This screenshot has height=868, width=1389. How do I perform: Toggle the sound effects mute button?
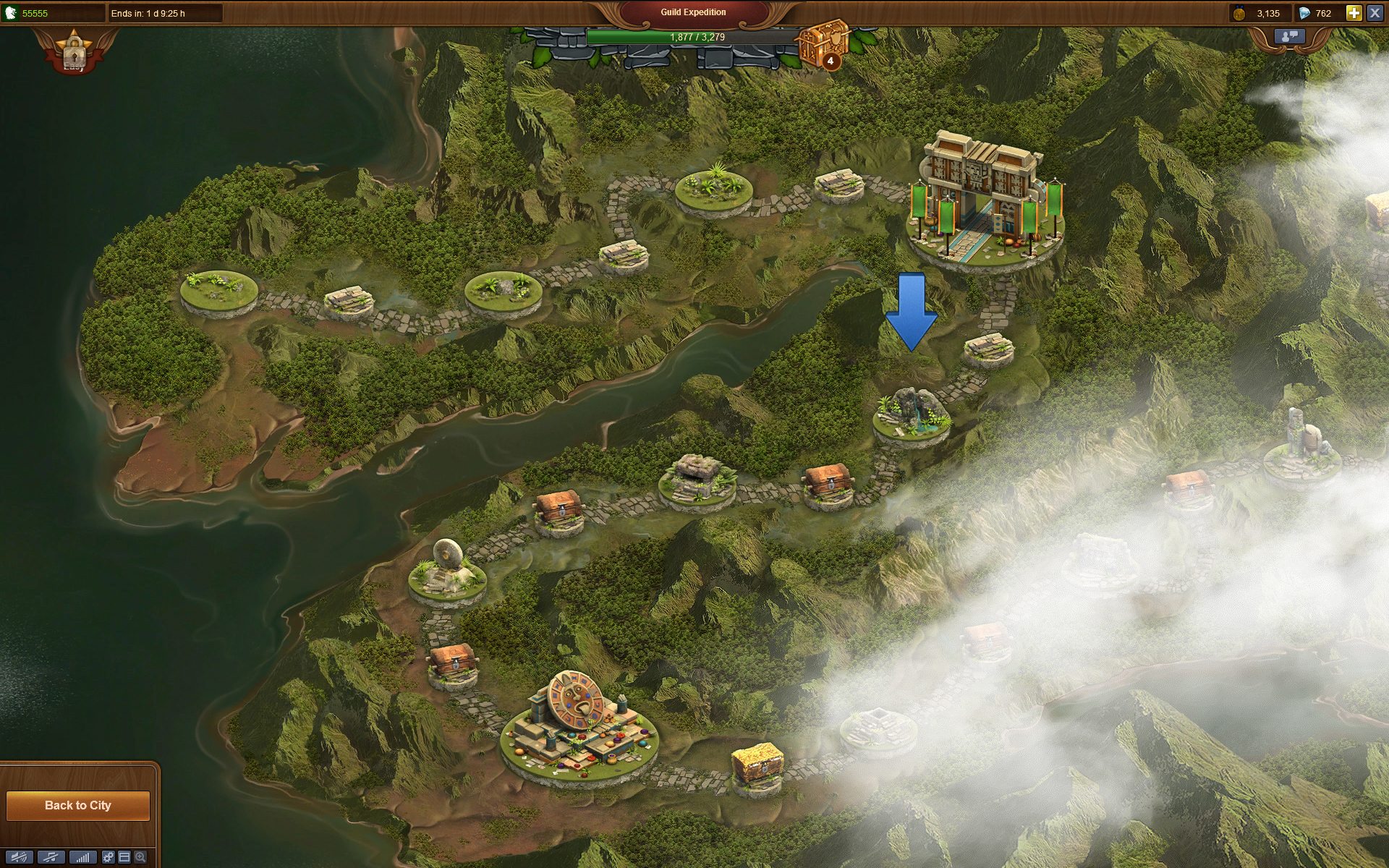20,857
